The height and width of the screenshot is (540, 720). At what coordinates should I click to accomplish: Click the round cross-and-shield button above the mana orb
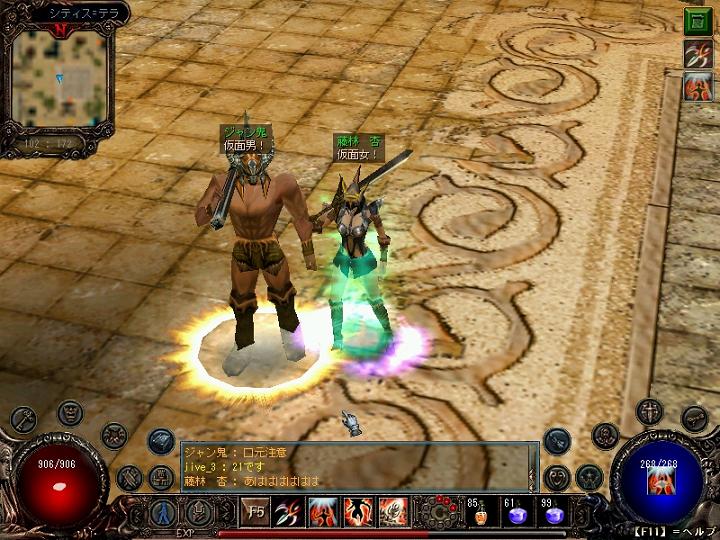pyautogui.click(x=649, y=411)
